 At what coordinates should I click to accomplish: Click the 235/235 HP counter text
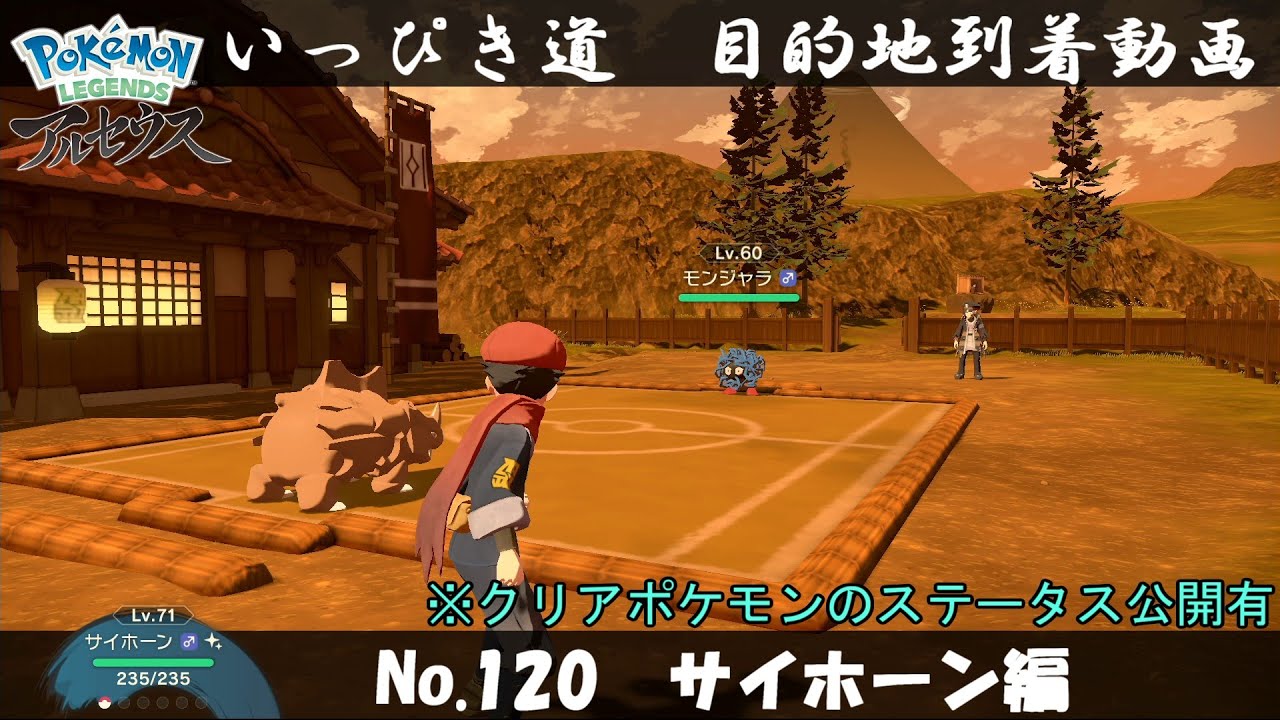point(153,680)
